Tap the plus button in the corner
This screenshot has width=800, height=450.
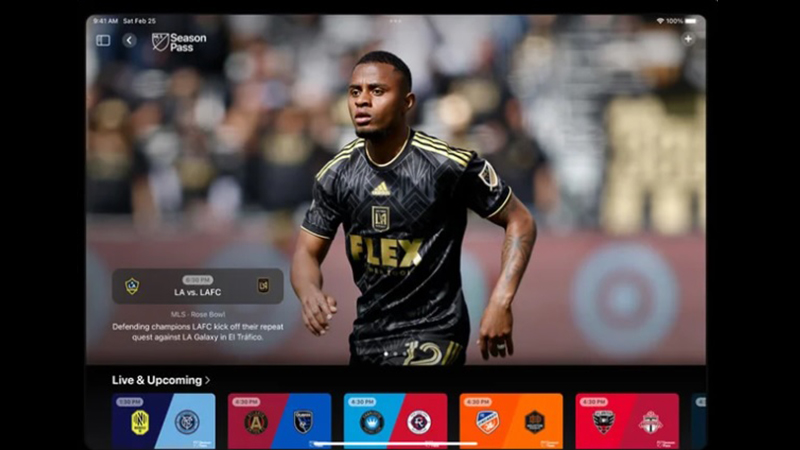688,39
